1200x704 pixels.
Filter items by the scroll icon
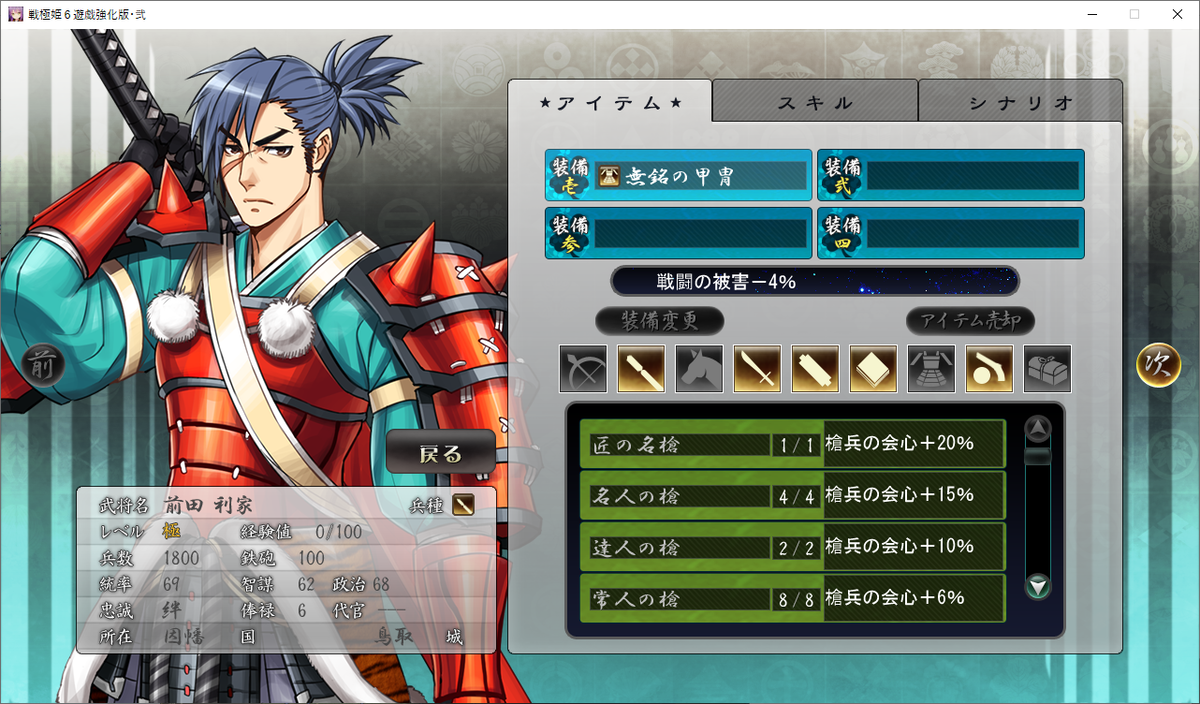click(815, 369)
